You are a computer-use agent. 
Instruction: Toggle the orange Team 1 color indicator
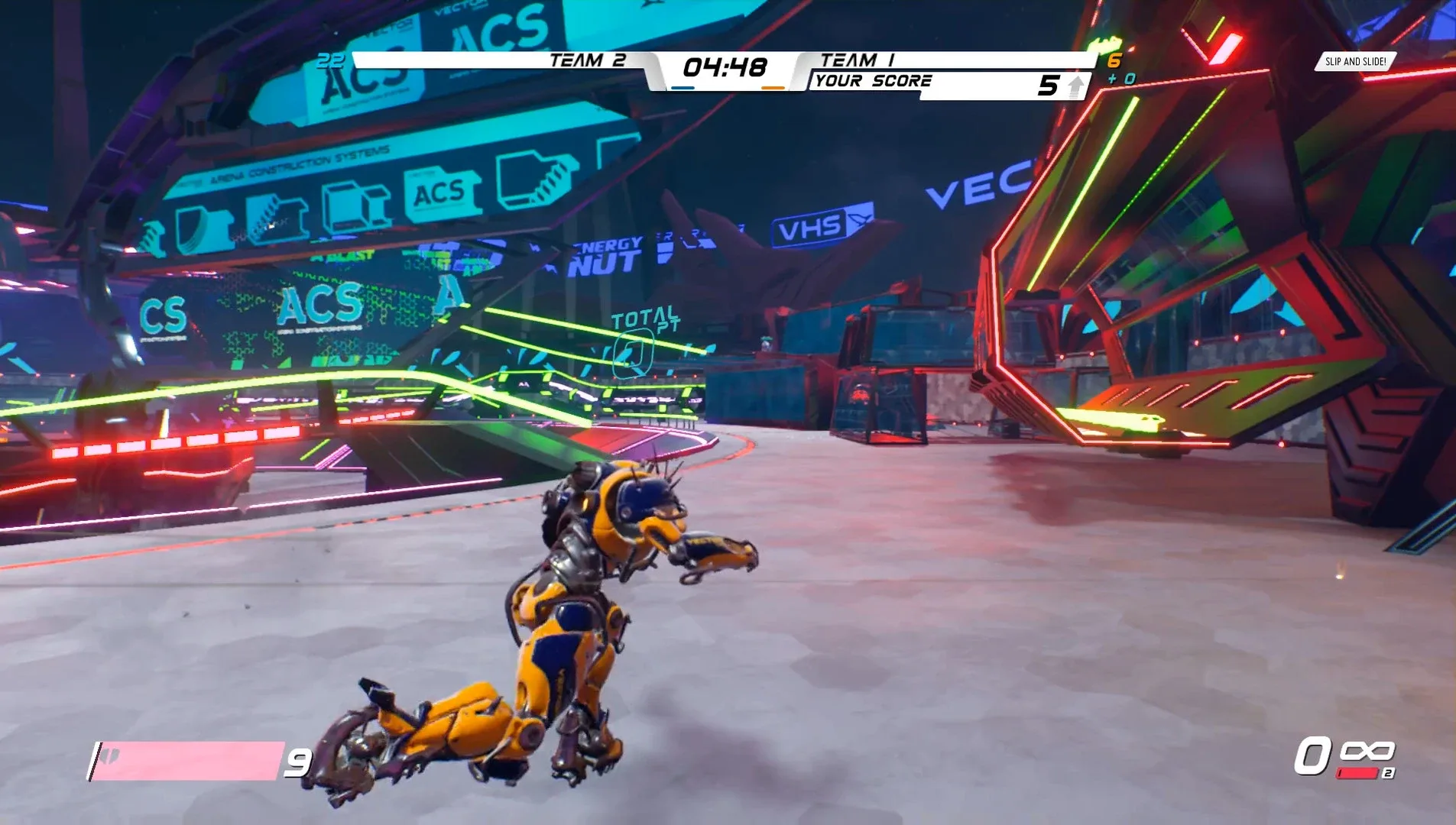[x=773, y=89]
